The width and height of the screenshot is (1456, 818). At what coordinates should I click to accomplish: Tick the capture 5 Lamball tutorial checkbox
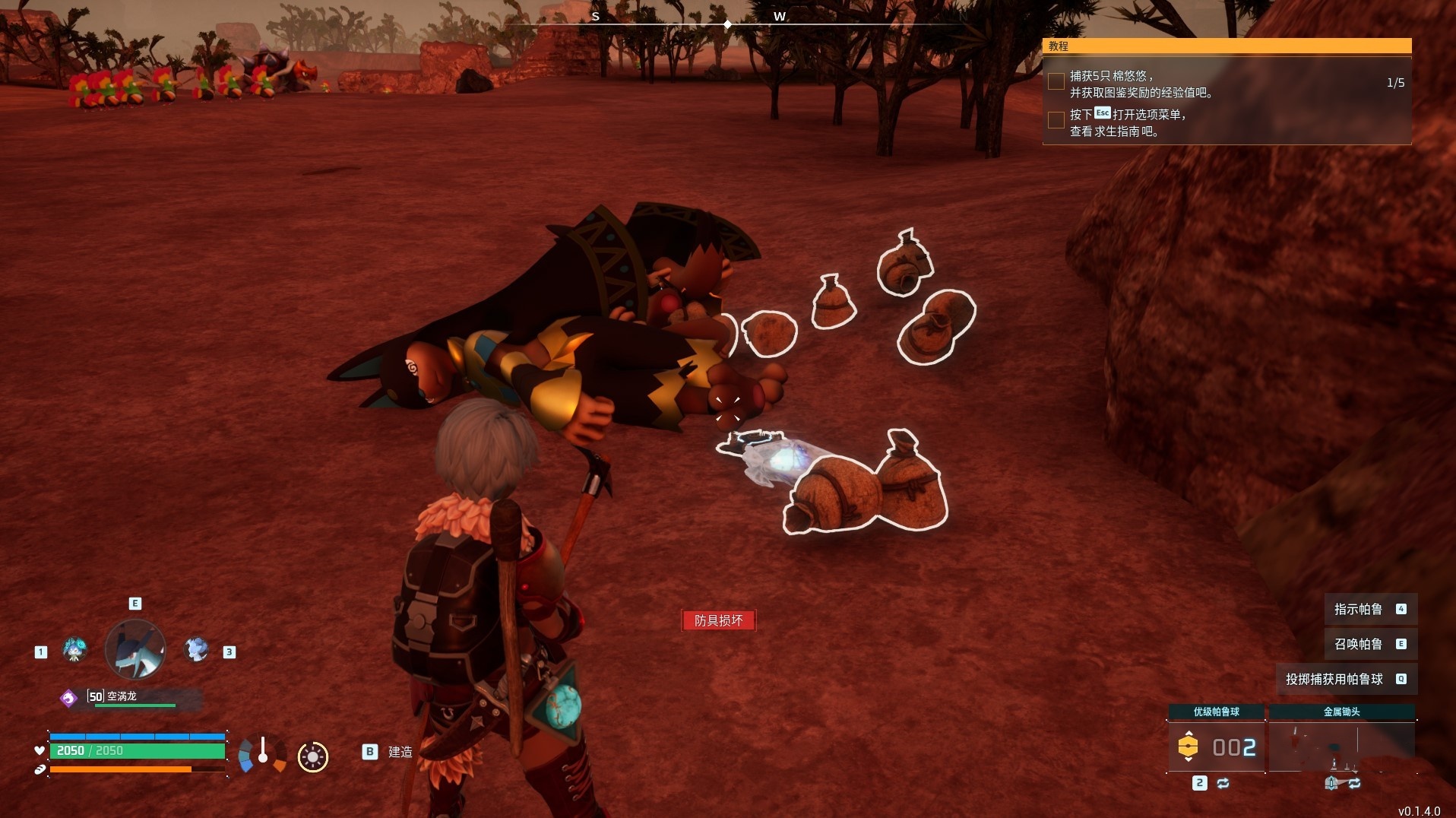pyautogui.click(x=1056, y=82)
